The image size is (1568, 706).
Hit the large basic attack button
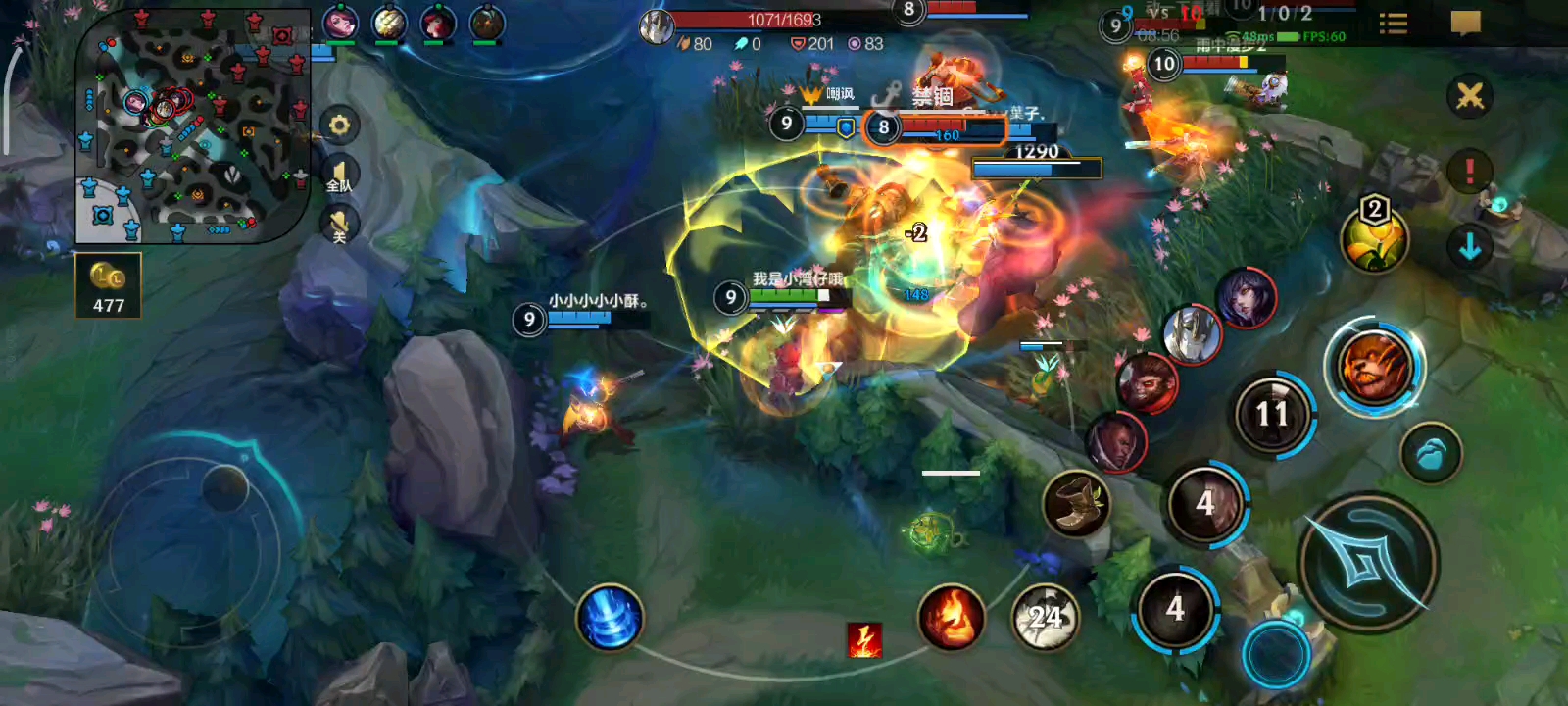(1368, 563)
